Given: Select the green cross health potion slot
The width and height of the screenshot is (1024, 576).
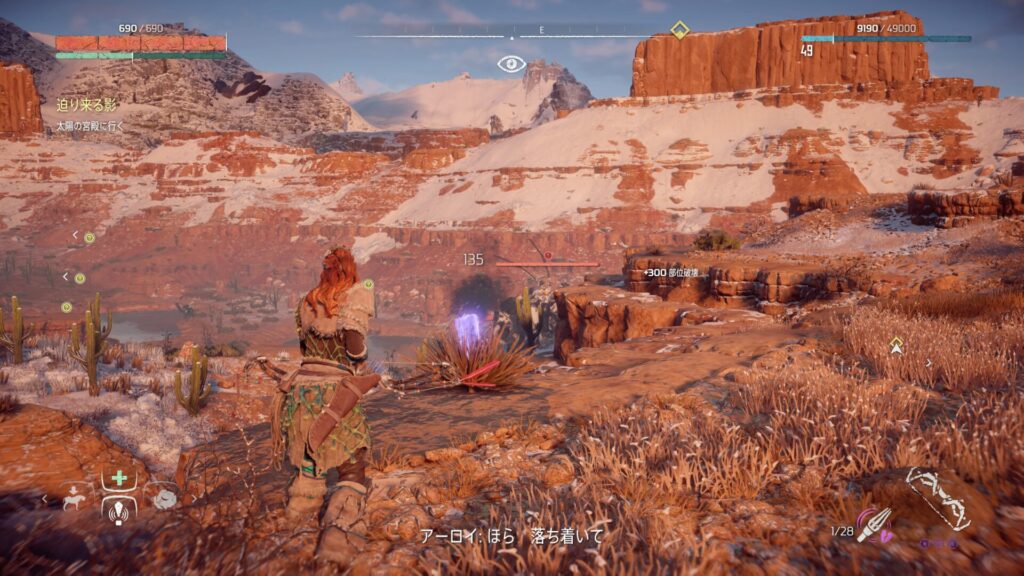Looking at the screenshot, I should 119,478.
